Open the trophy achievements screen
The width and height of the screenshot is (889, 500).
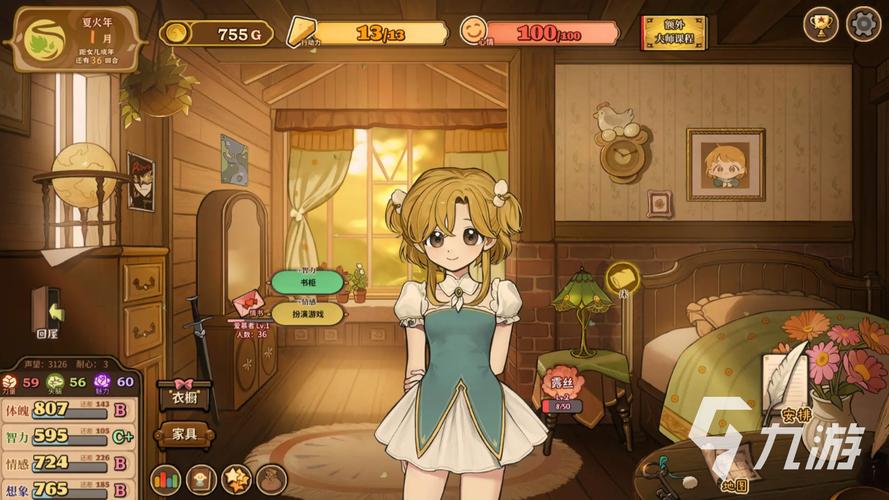[x=821, y=24]
